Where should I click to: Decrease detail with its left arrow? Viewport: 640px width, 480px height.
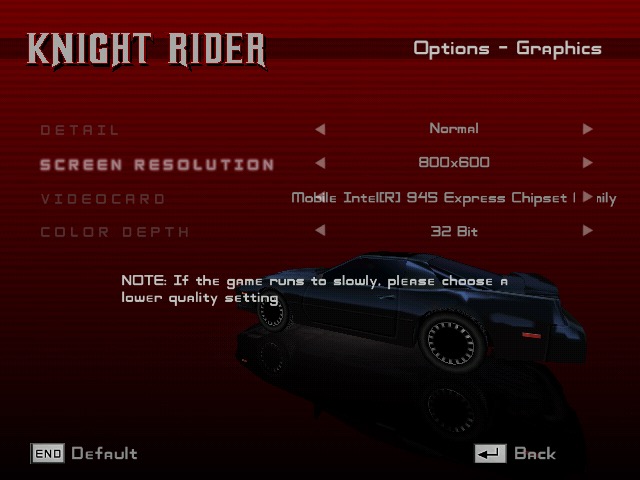(320, 129)
